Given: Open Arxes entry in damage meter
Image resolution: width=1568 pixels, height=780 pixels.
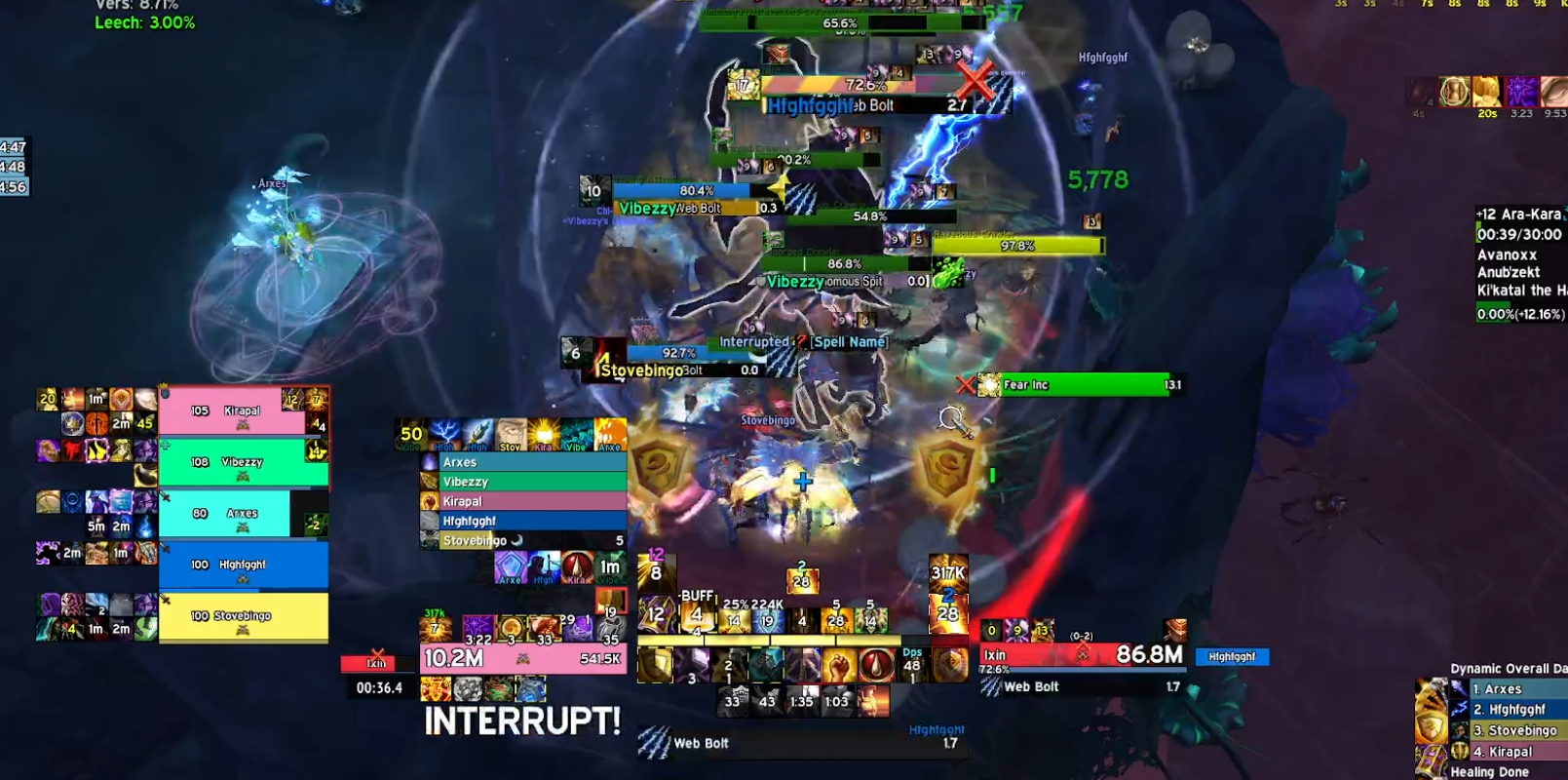Looking at the screenshot, I should pos(1511,689).
